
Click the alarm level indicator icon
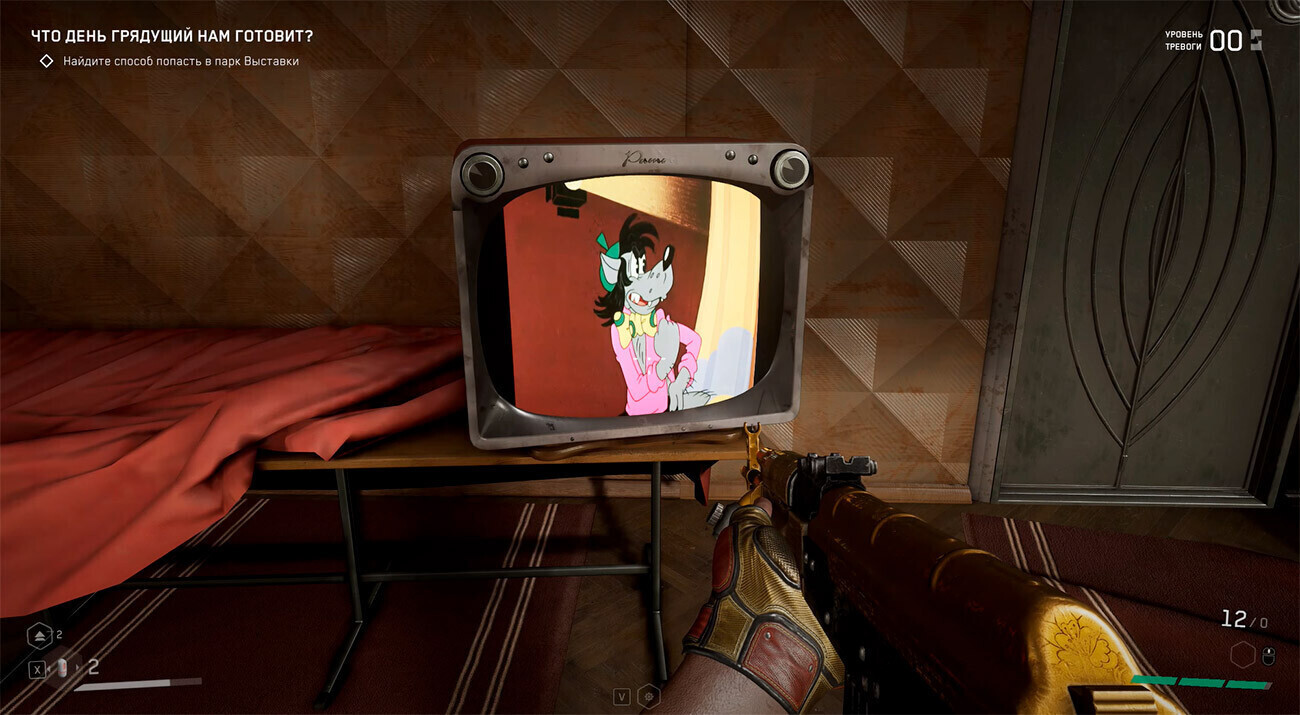pos(1256,40)
